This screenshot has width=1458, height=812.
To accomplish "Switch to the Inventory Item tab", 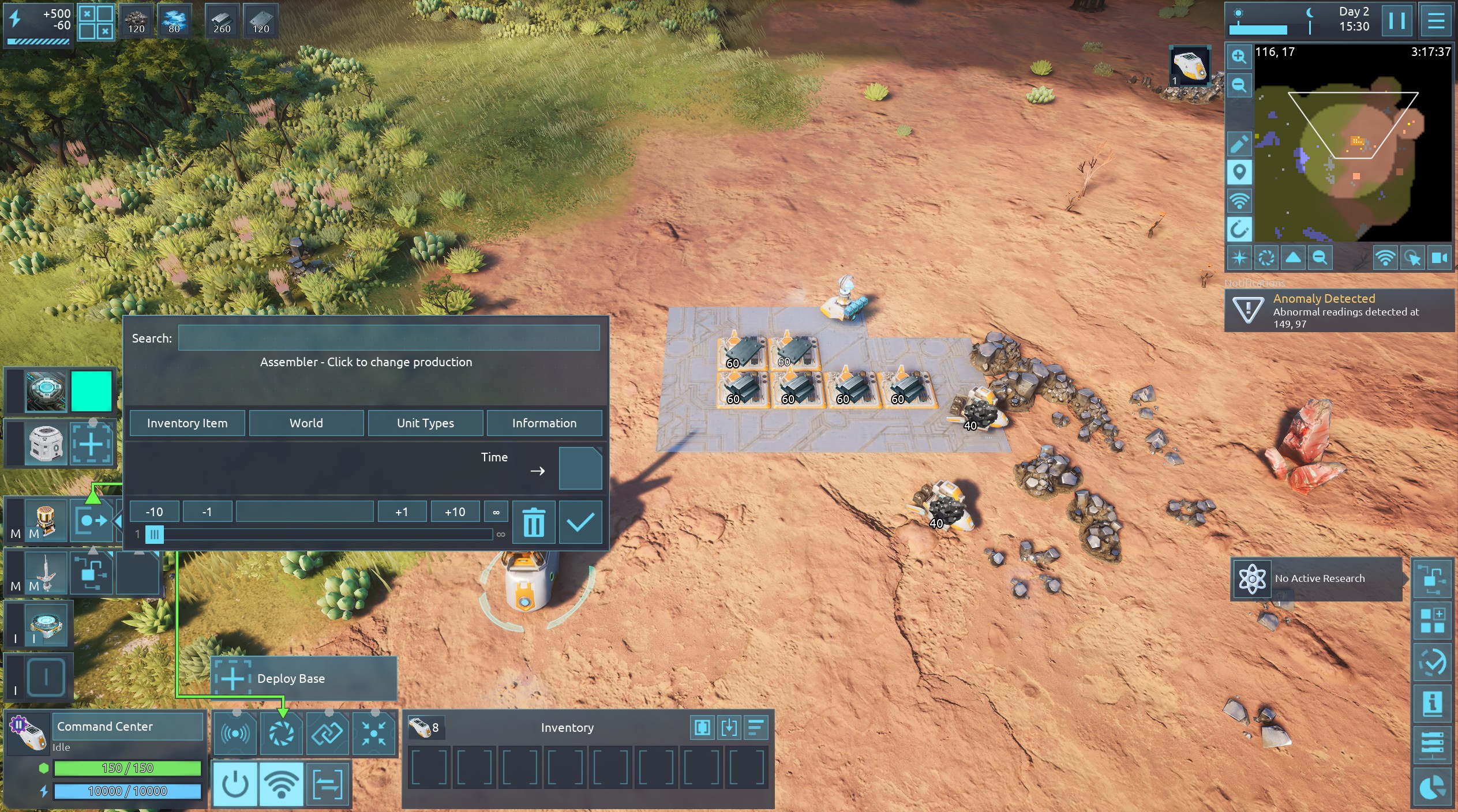I will [187, 423].
